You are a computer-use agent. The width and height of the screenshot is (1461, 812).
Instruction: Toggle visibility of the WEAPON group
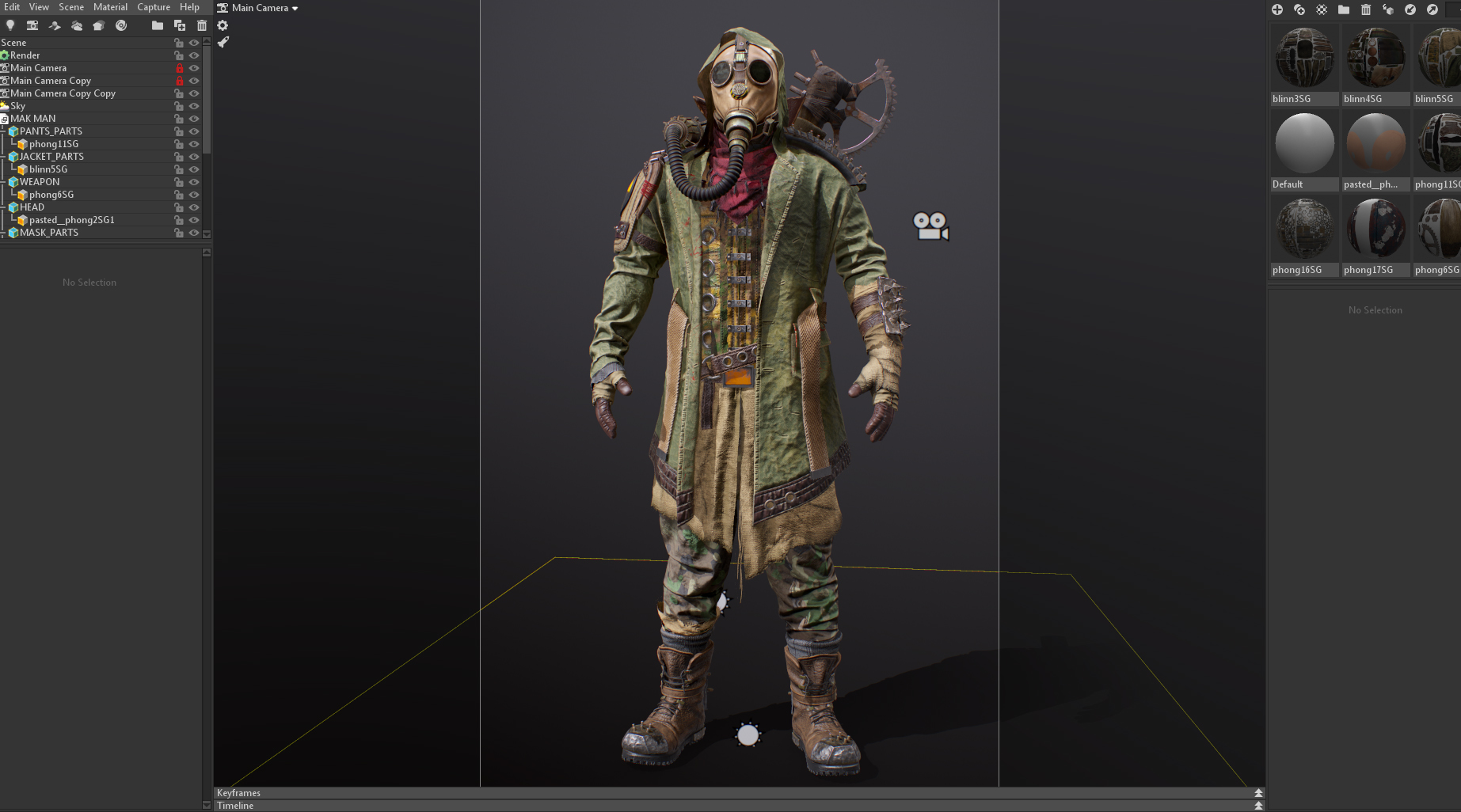(194, 182)
